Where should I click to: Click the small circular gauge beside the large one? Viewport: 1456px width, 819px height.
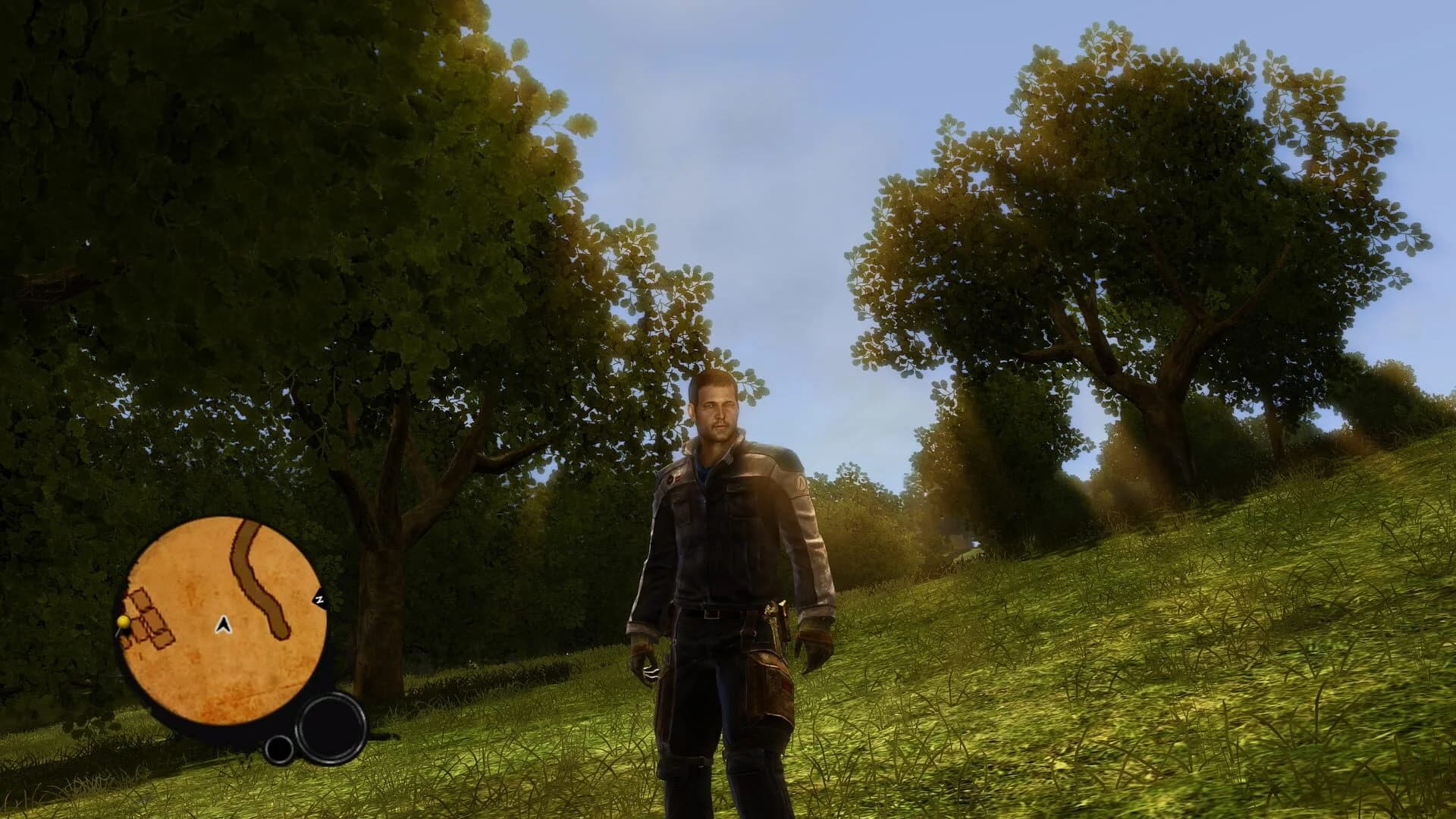coord(278,751)
